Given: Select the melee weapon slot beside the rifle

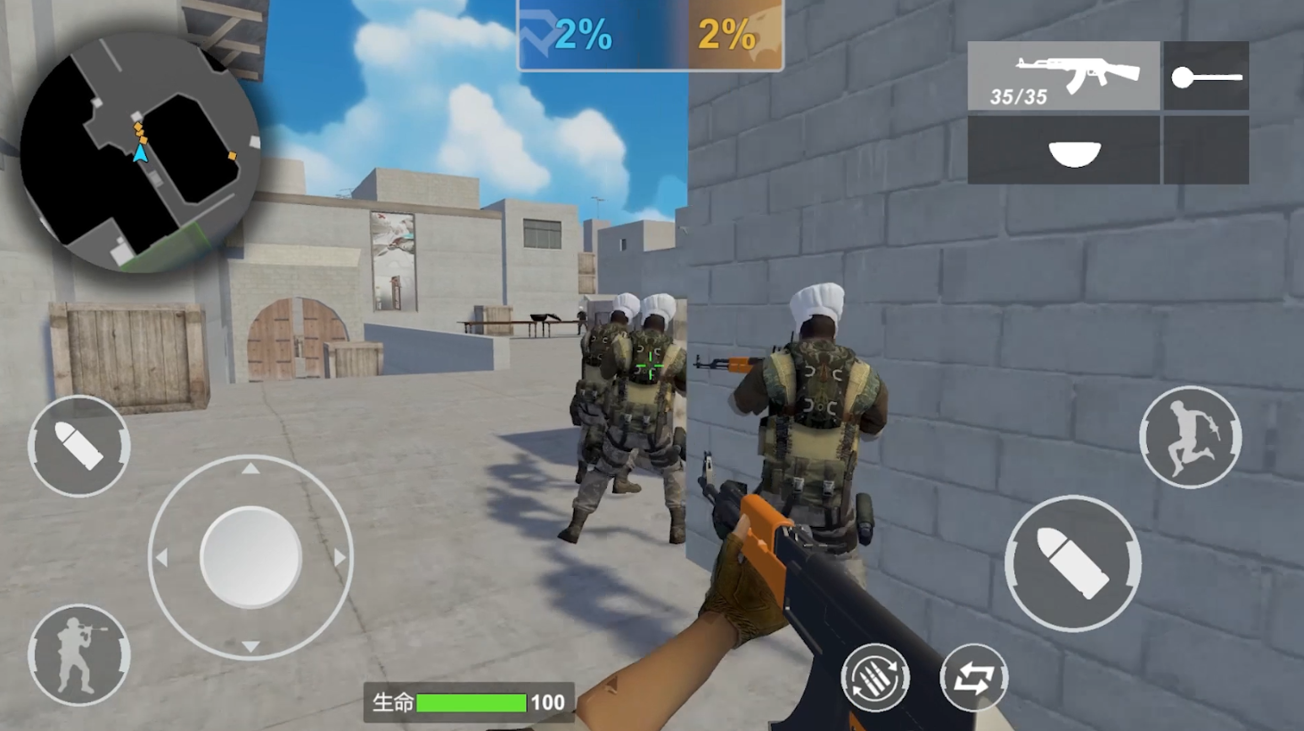Looking at the screenshot, I should coord(1207,75).
